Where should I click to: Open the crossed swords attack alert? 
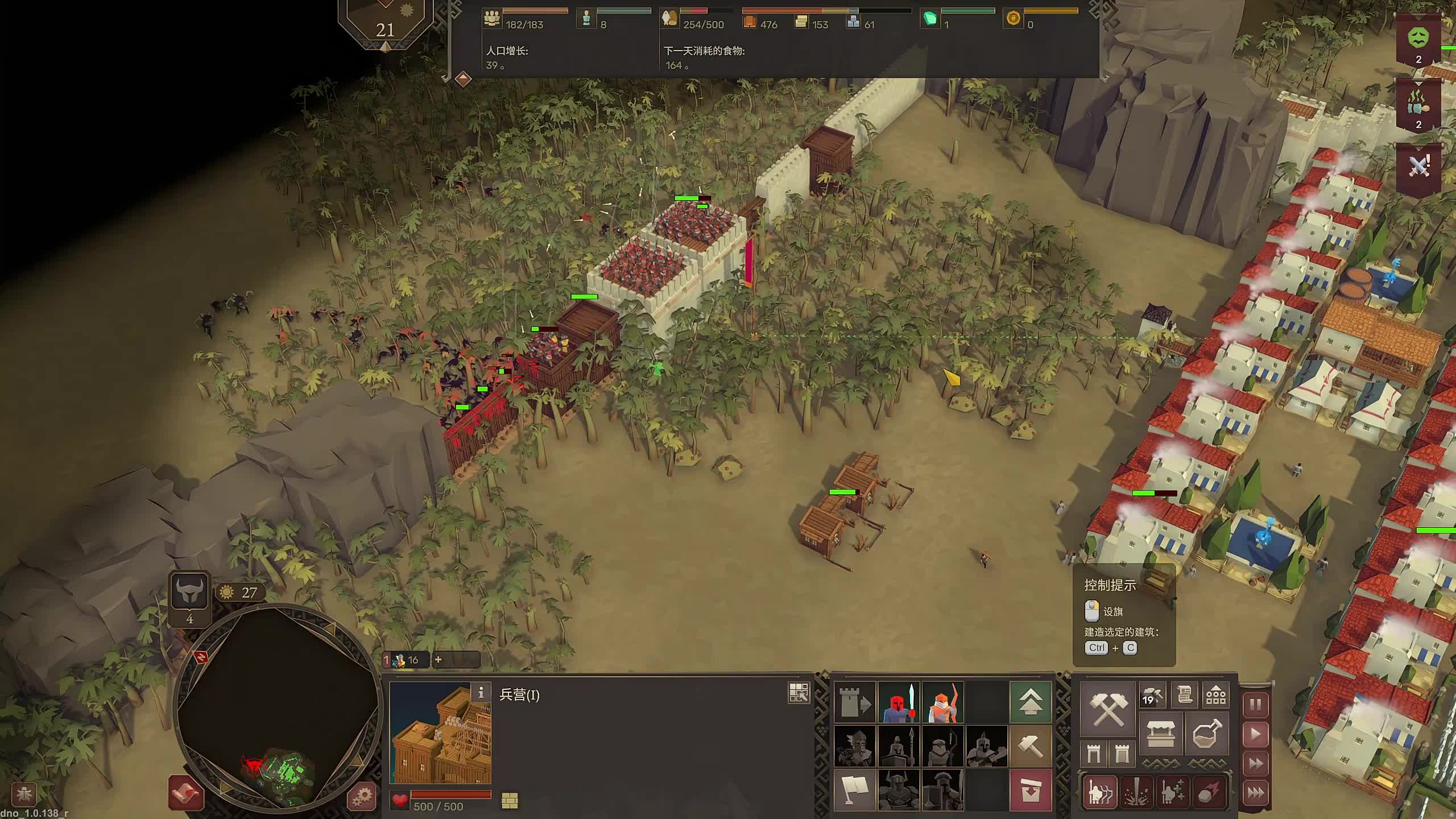pyautogui.click(x=1418, y=167)
